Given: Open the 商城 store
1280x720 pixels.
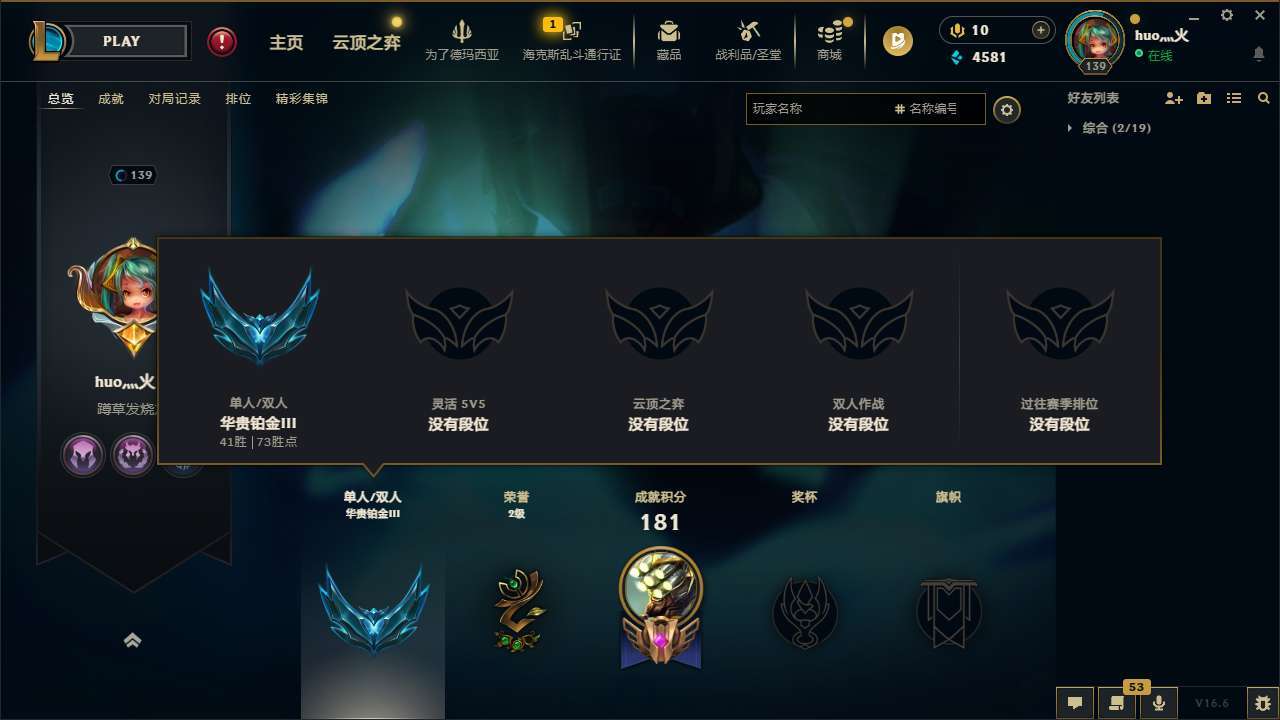Looking at the screenshot, I should pyautogui.click(x=828, y=40).
